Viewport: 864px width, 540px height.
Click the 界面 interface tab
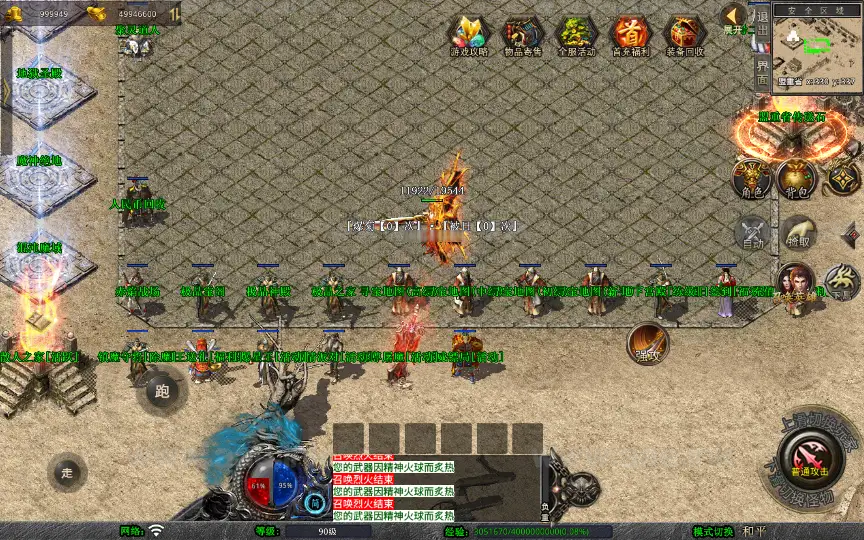[762, 72]
